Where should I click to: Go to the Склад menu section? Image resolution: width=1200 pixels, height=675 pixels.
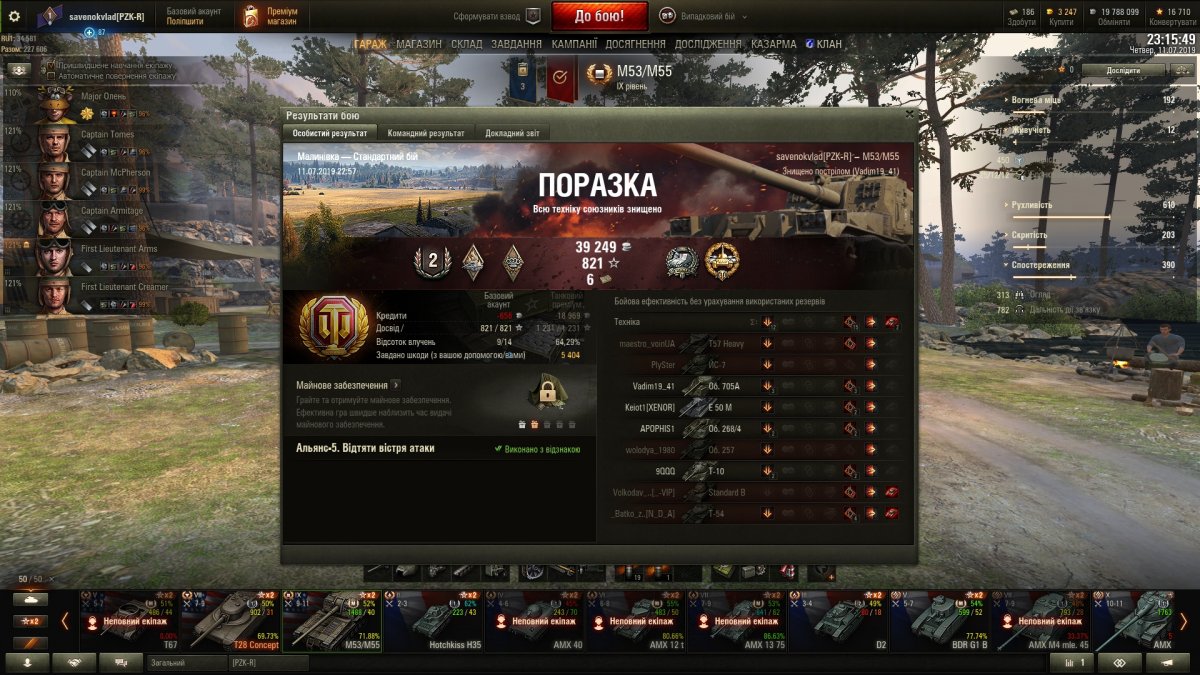pos(467,44)
